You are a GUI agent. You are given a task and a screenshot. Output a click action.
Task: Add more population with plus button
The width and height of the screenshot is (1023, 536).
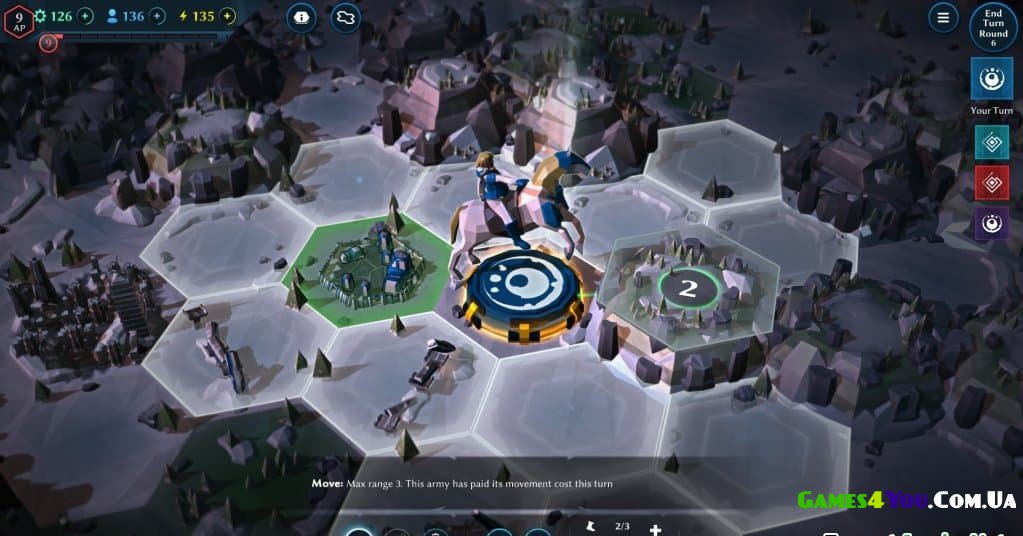[157, 16]
